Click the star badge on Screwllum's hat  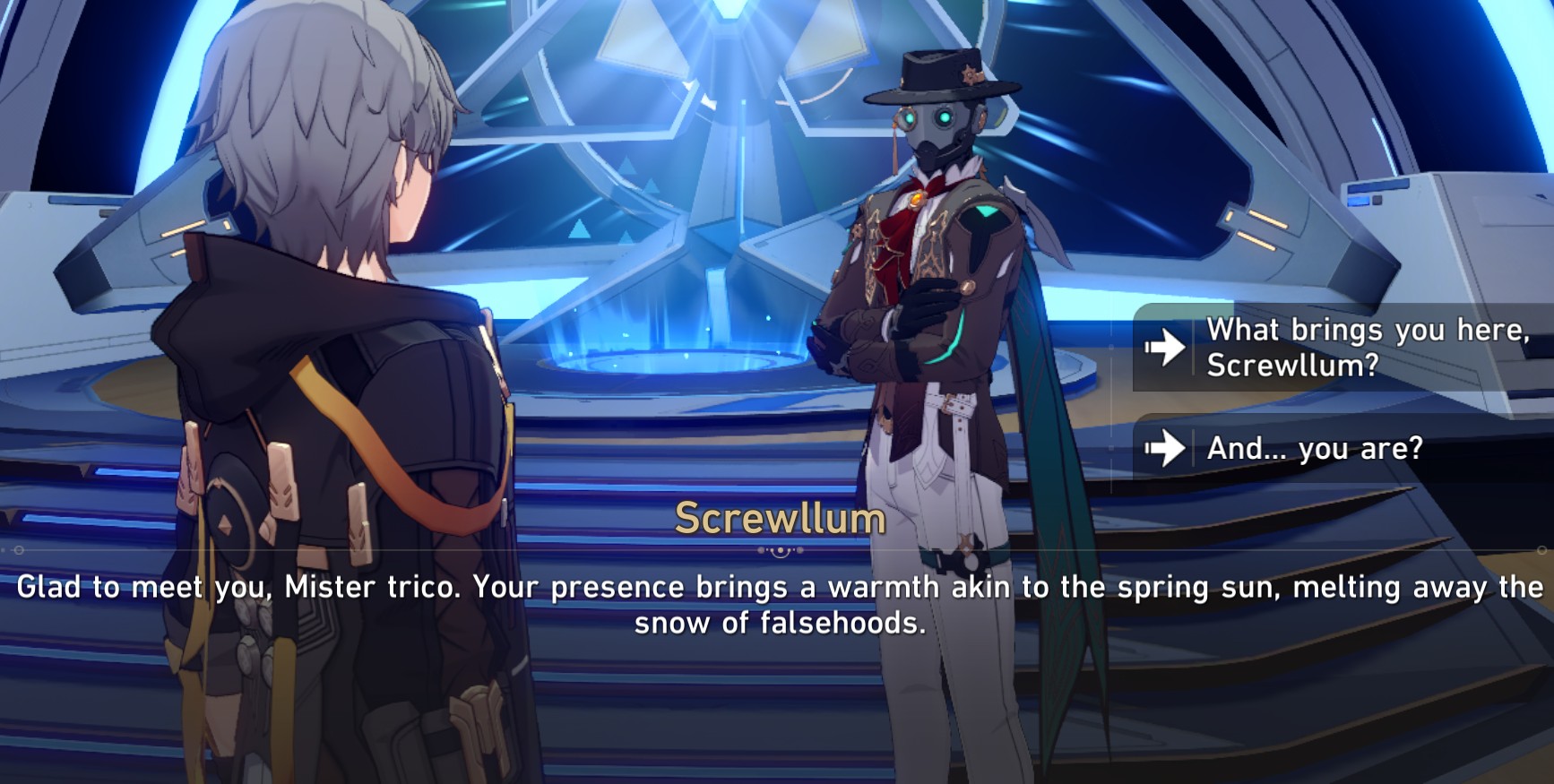click(x=969, y=74)
